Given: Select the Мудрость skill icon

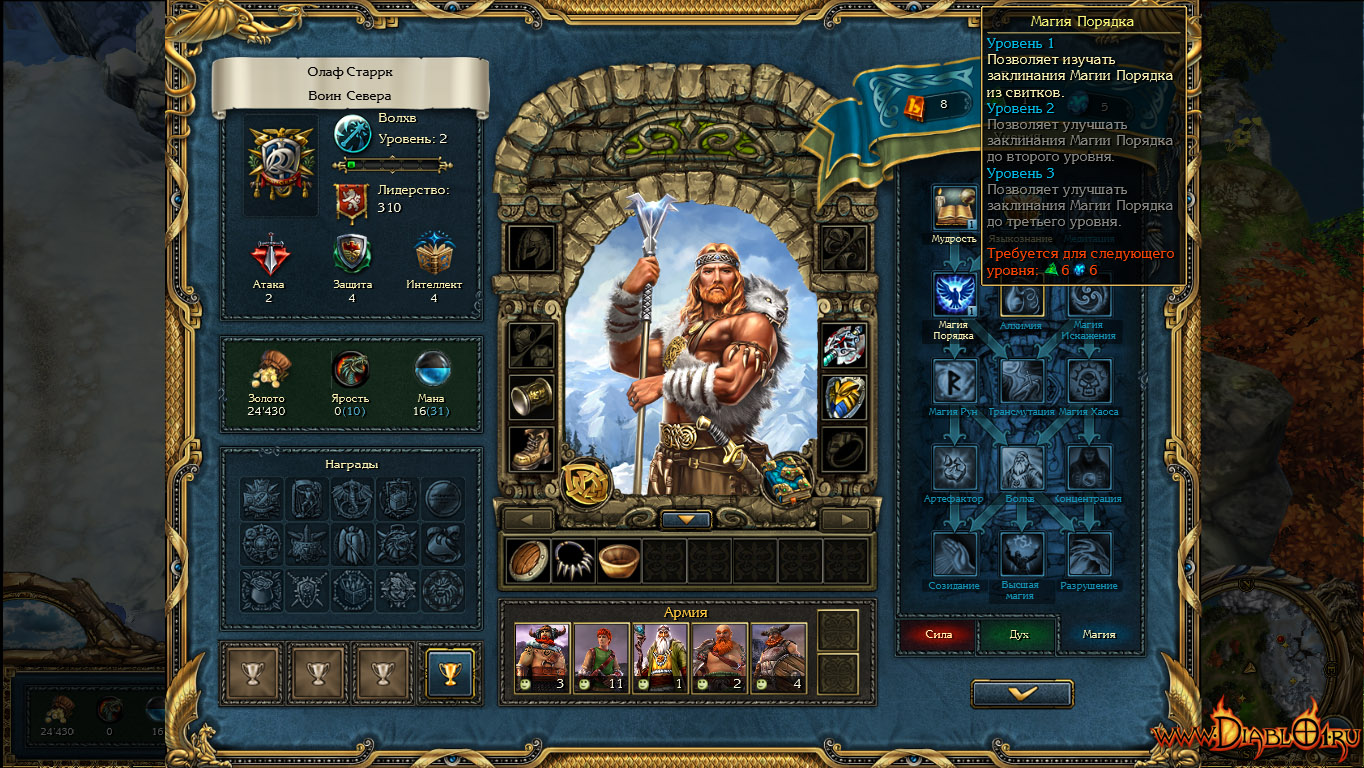Looking at the screenshot, I should (954, 208).
